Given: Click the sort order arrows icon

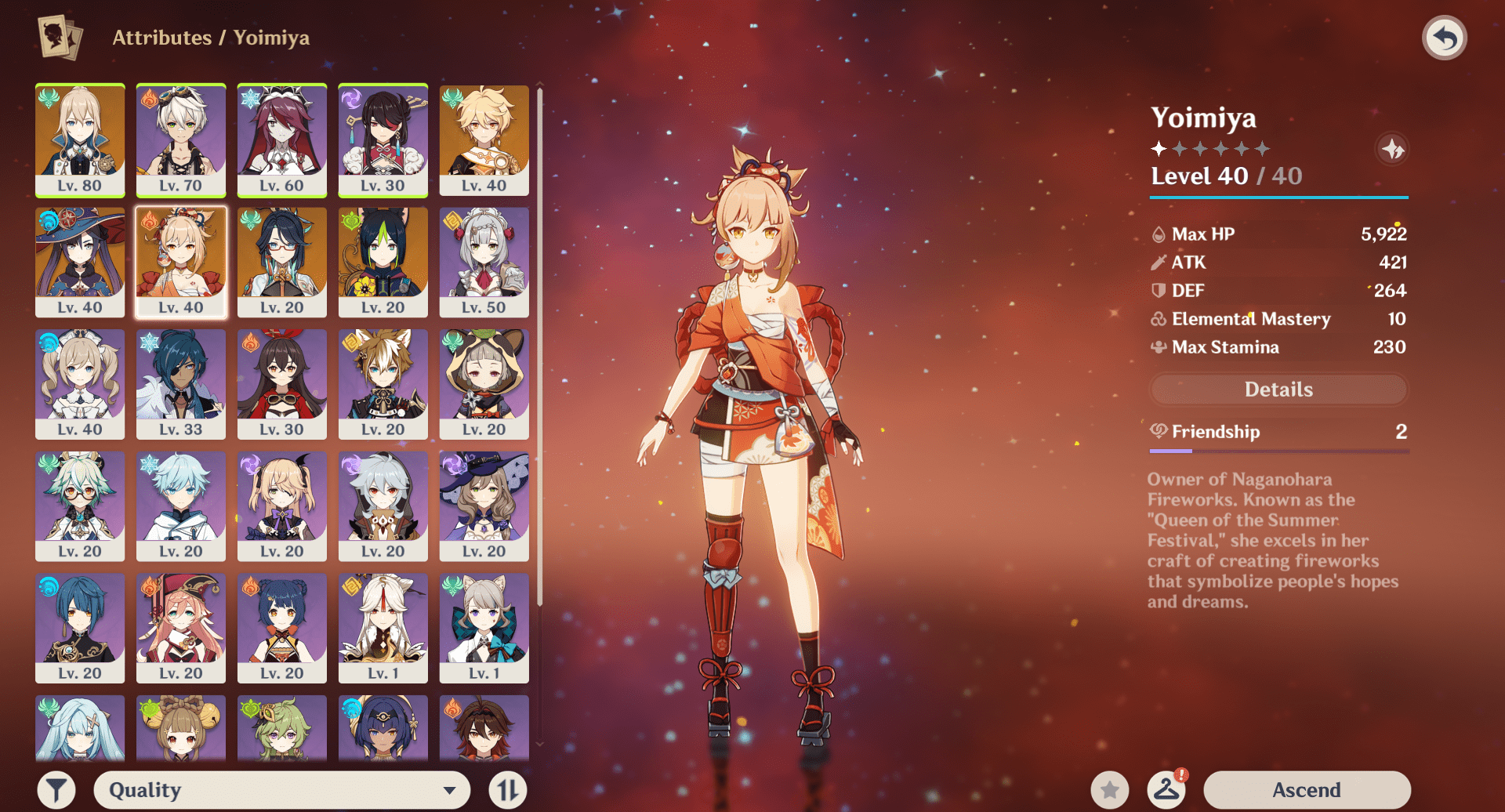Looking at the screenshot, I should coord(506,789).
